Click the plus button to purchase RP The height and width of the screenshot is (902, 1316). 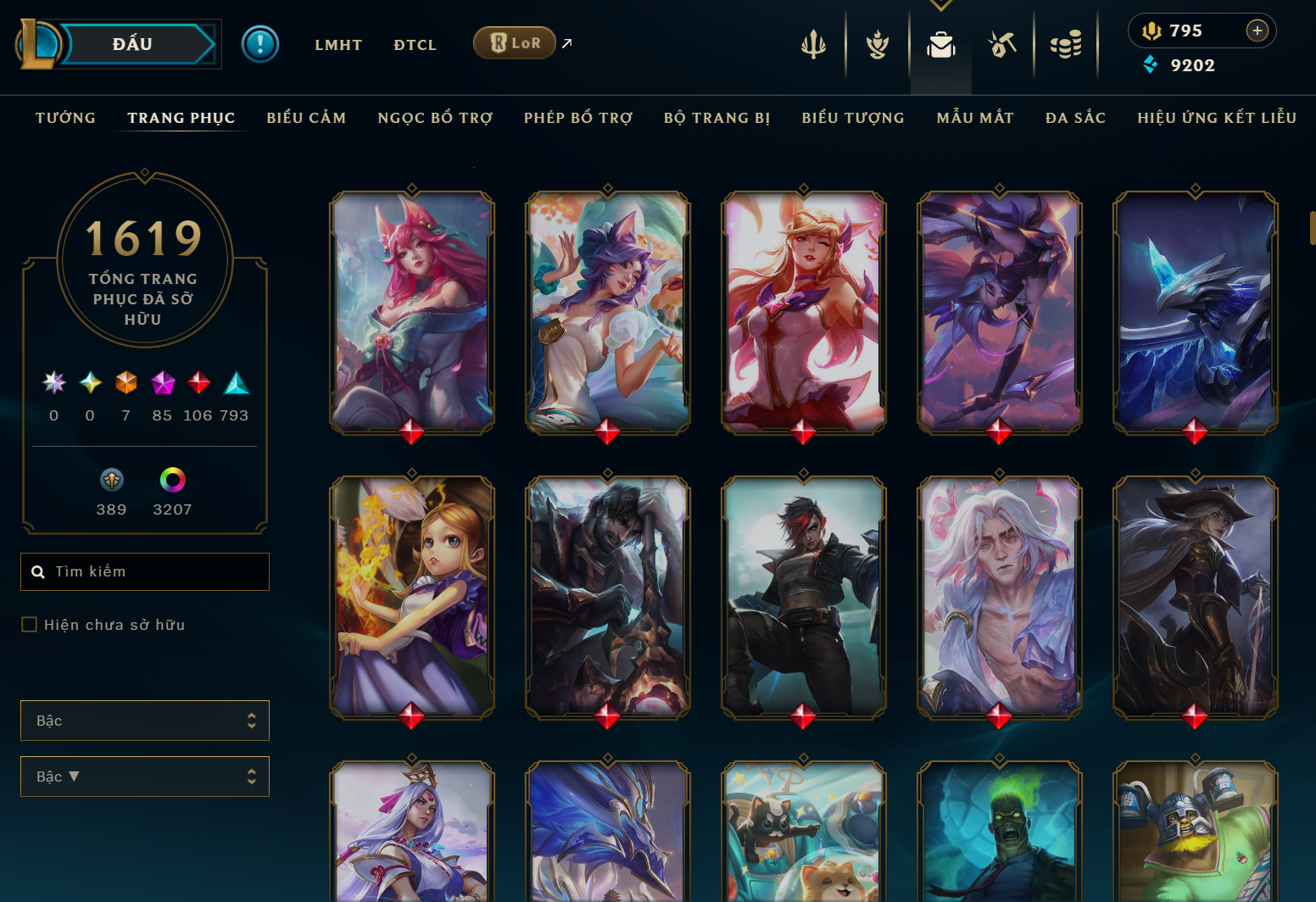pyautogui.click(x=1257, y=31)
